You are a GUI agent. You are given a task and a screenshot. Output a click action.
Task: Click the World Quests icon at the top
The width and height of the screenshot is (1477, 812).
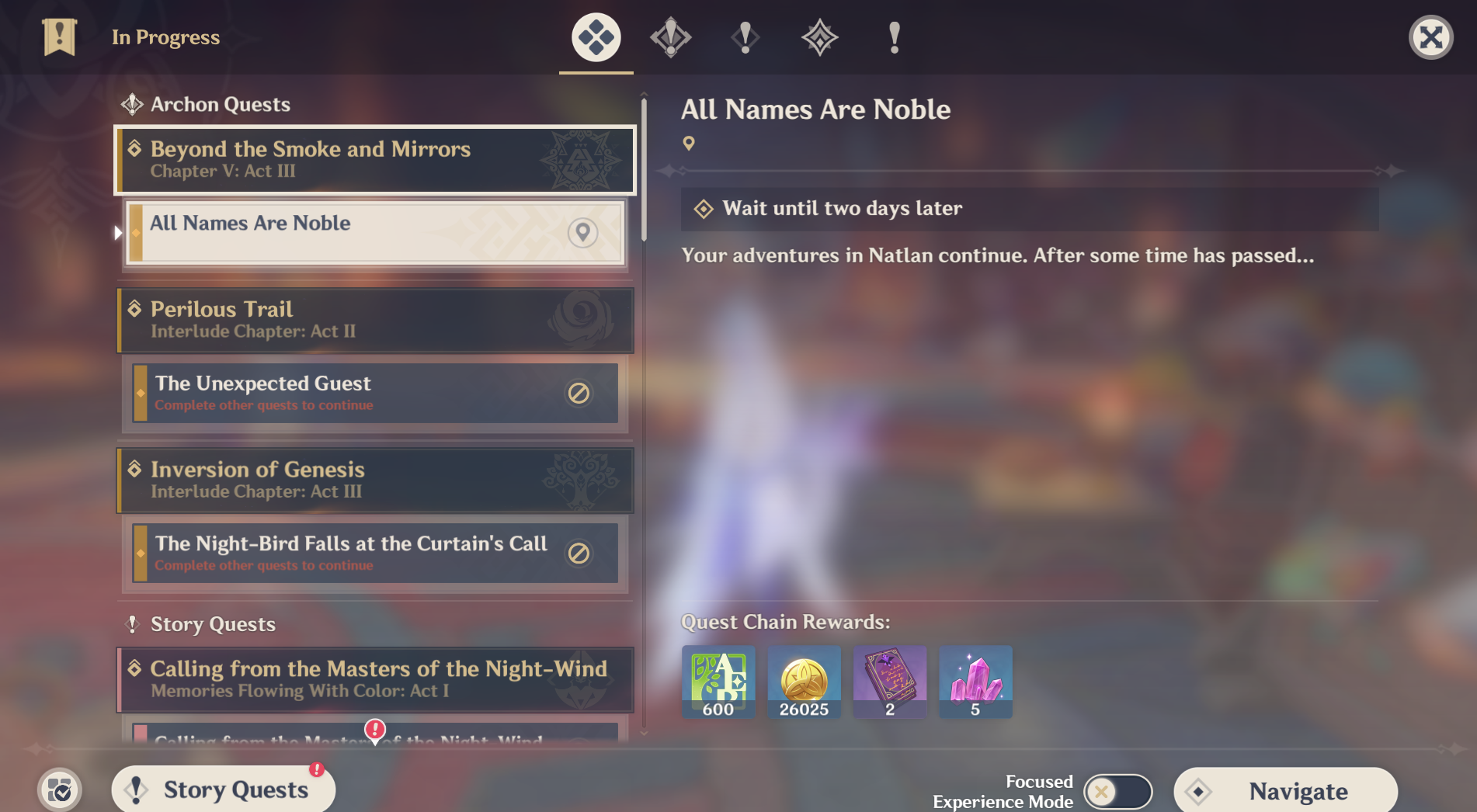click(x=819, y=37)
